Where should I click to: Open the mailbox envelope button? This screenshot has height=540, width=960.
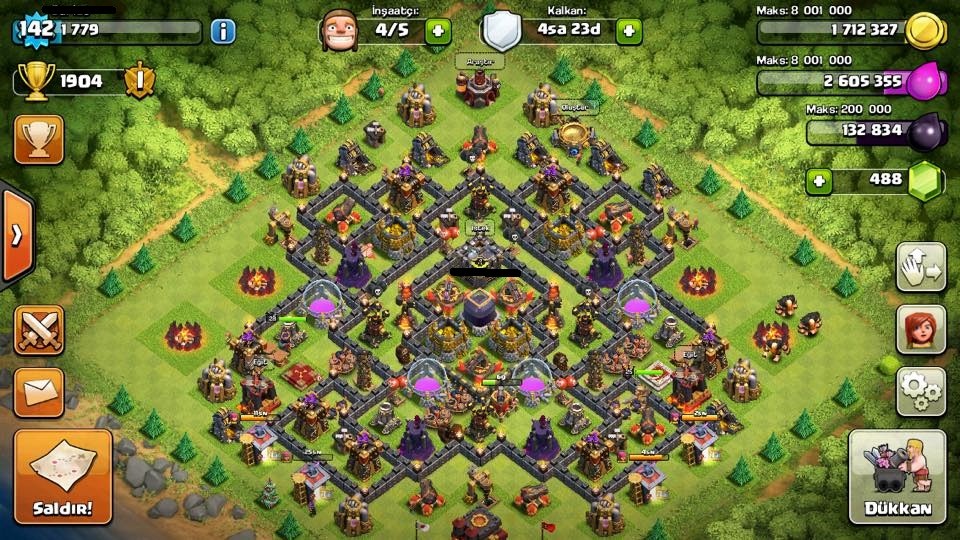tap(39, 392)
